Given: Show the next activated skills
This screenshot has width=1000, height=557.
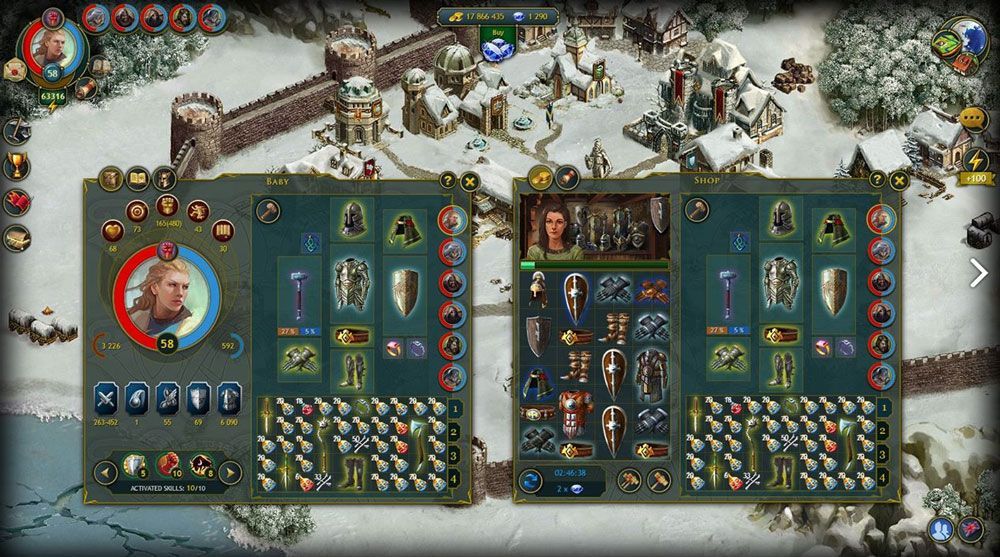Looking at the screenshot, I should pyautogui.click(x=229, y=472).
